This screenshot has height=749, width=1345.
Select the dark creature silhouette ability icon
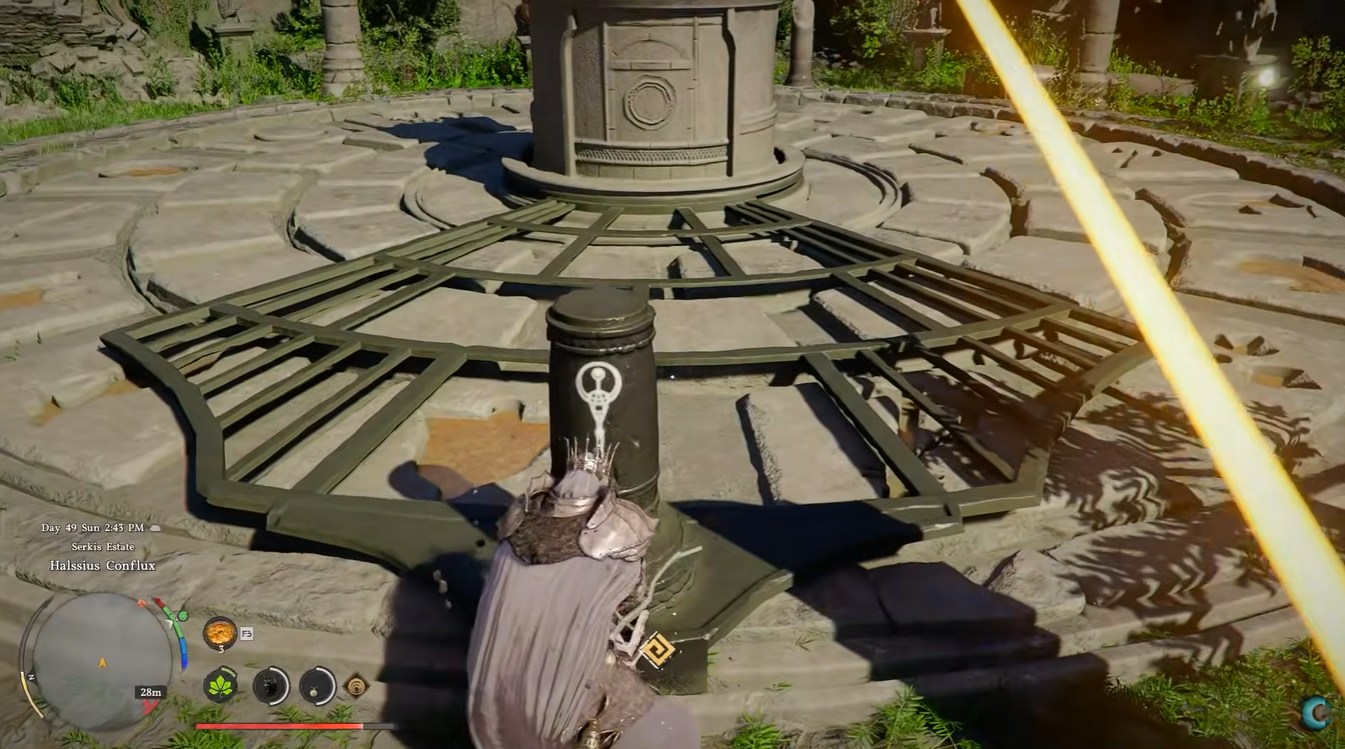coord(270,686)
